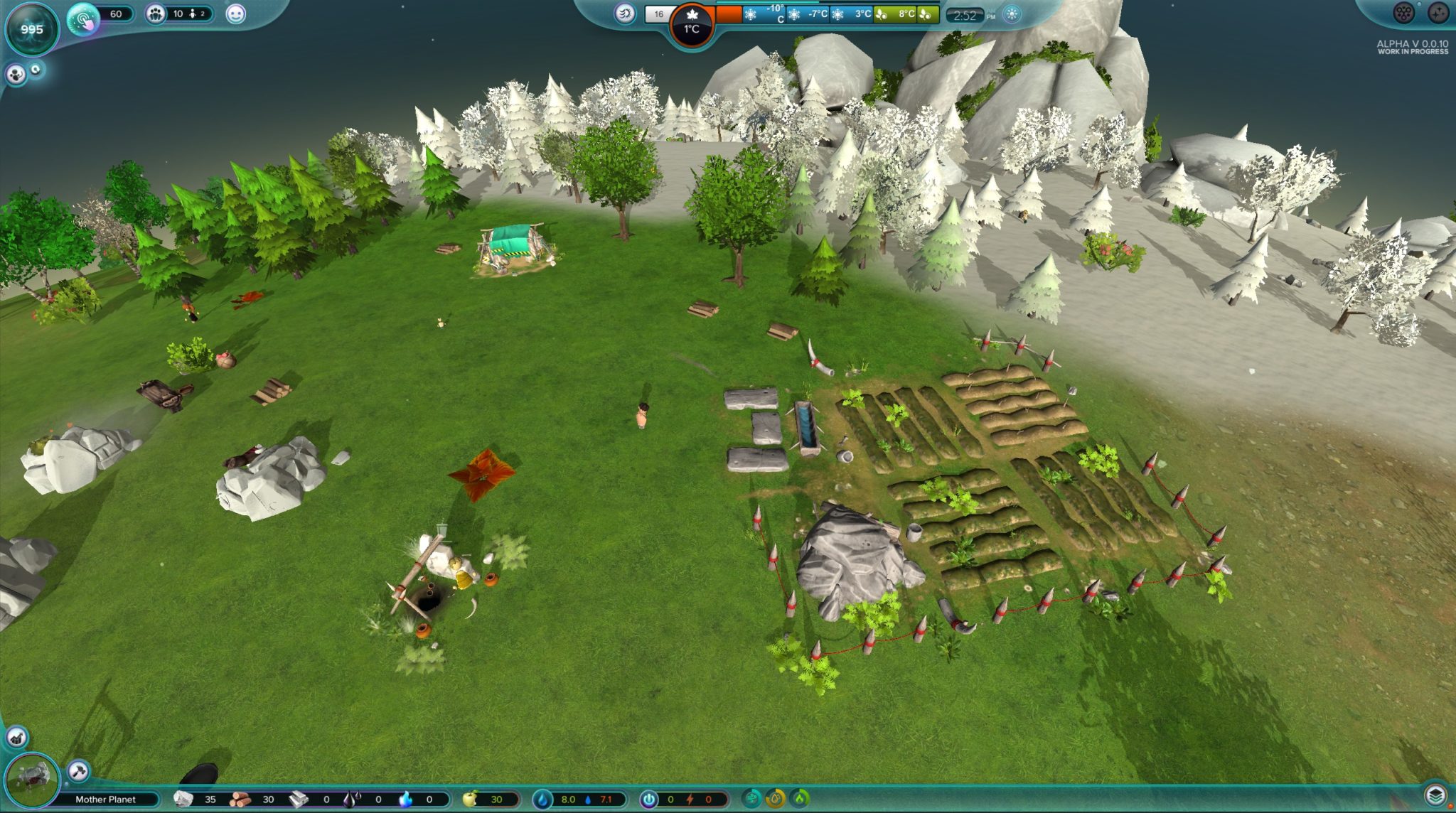Click the water droplet resource icon
Viewport: 1456px width, 813px height.
(542, 799)
